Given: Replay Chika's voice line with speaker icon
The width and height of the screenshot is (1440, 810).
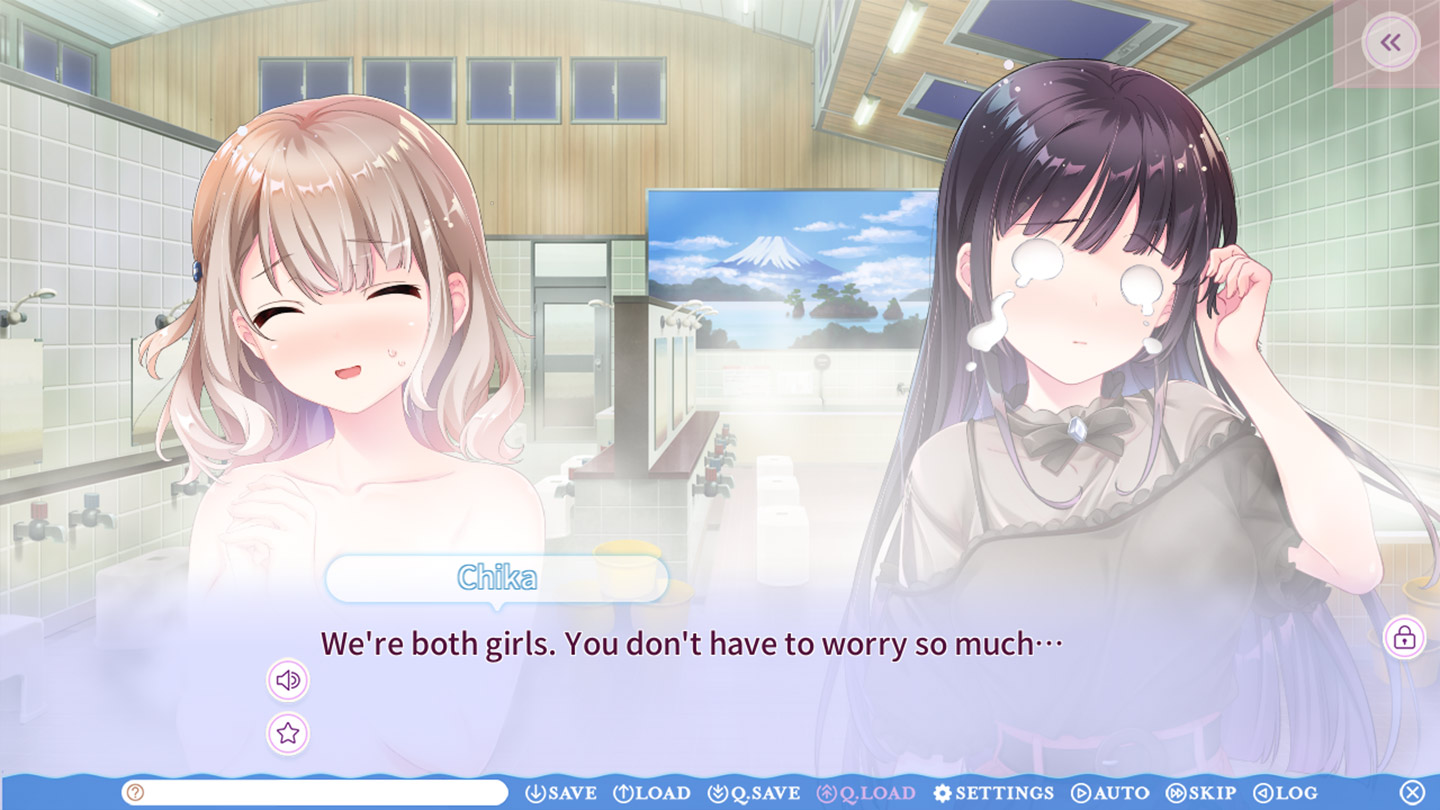Looking at the screenshot, I should tap(288, 681).
